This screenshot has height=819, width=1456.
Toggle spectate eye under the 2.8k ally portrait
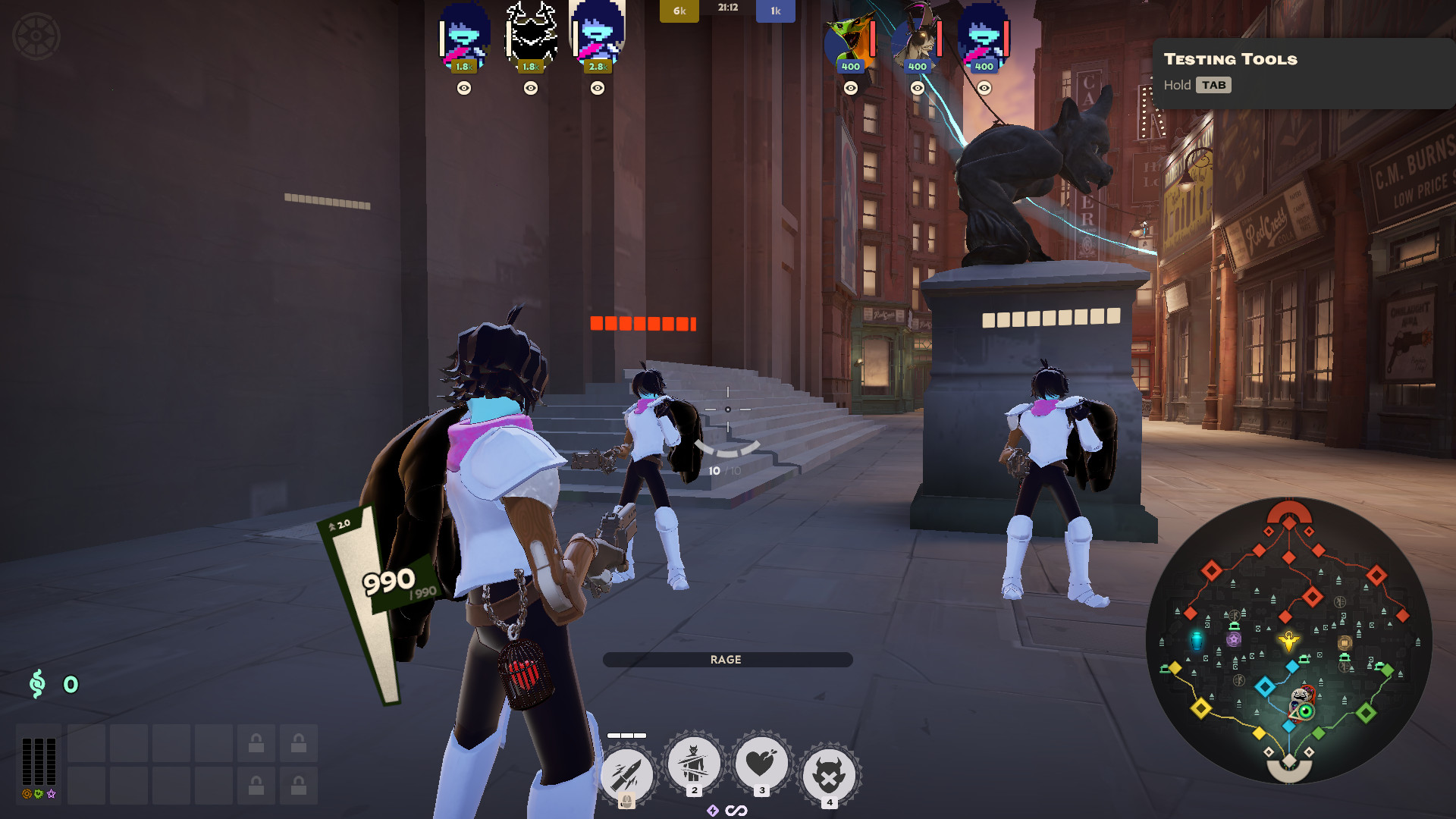(597, 89)
